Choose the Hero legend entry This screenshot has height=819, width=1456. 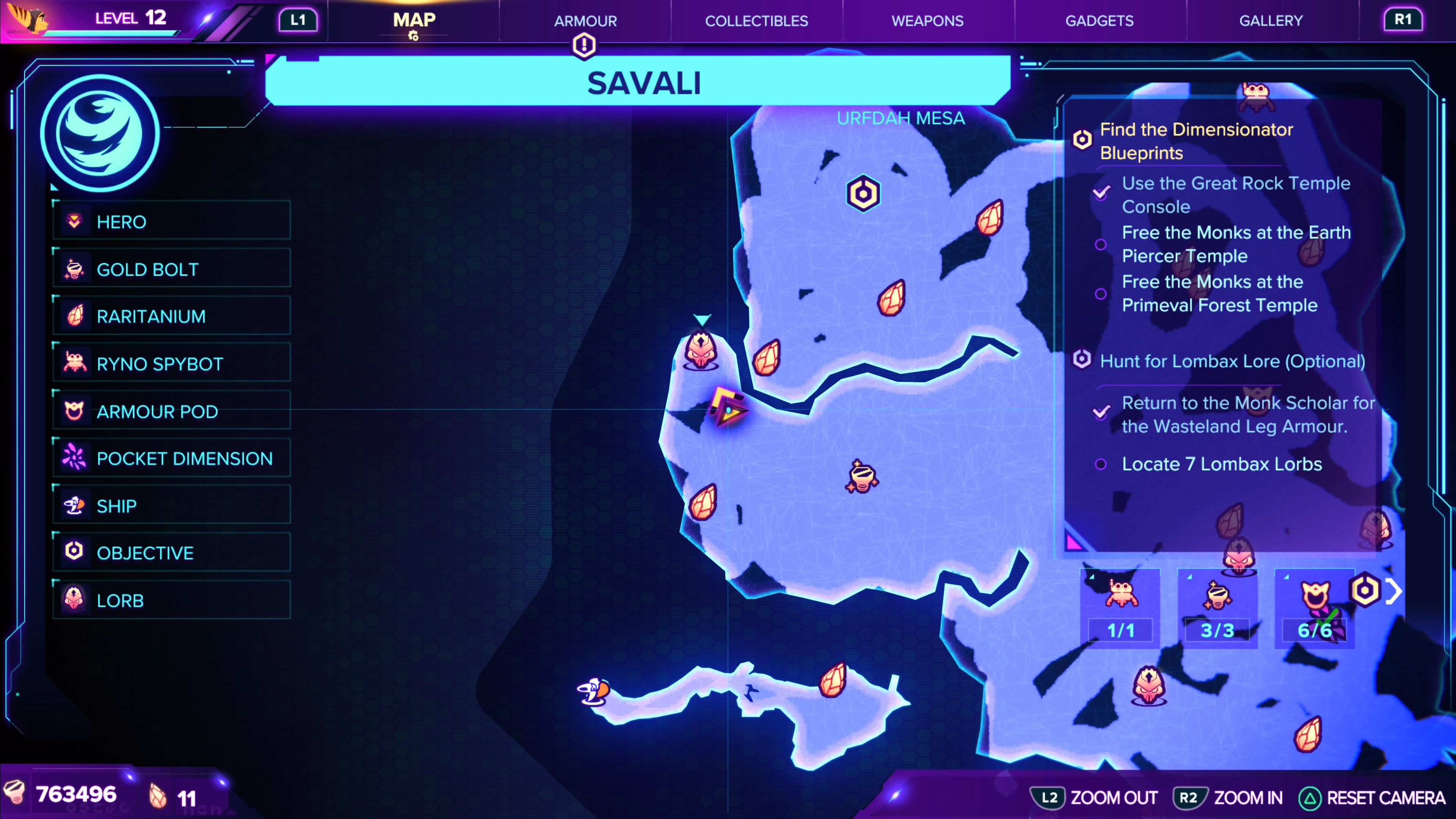click(172, 221)
